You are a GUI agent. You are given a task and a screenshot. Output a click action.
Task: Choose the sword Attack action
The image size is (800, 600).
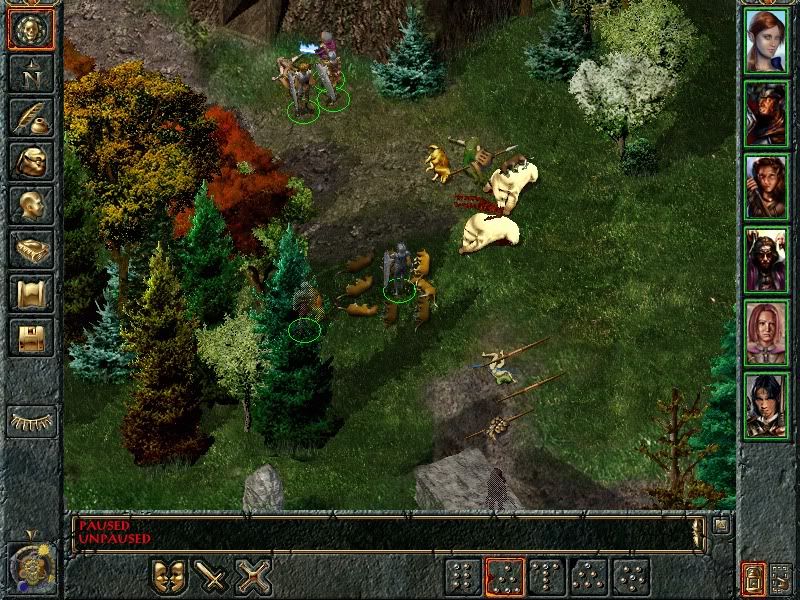pyautogui.click(x=211, y=577)
